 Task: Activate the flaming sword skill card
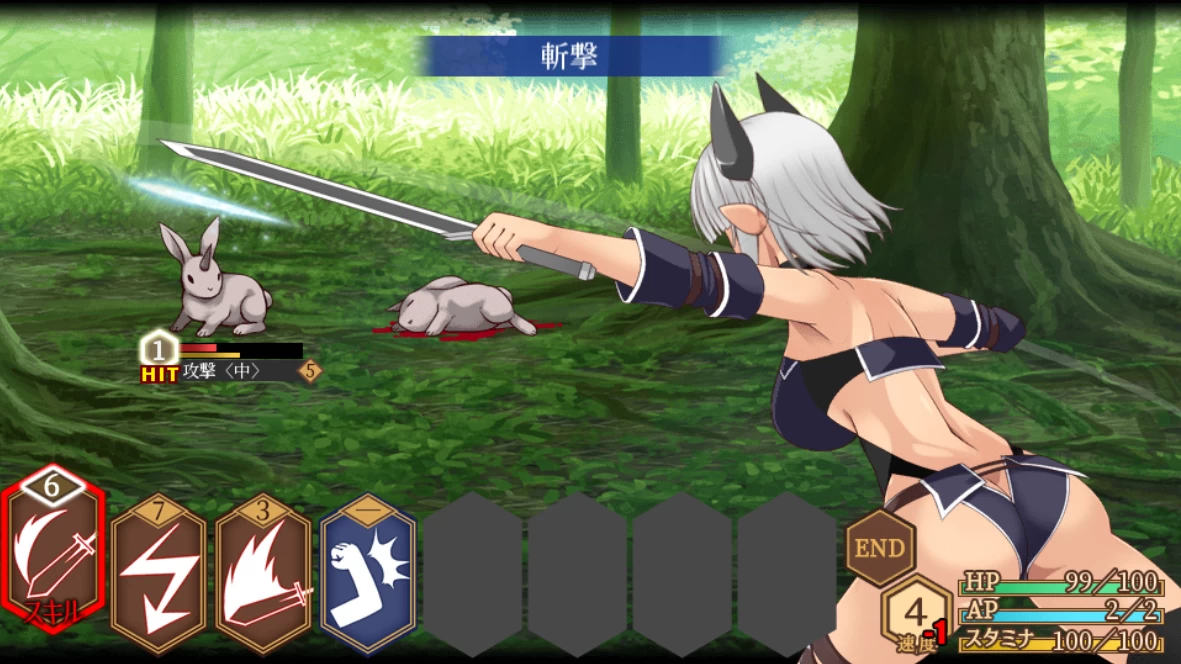[x=263, y=573]
